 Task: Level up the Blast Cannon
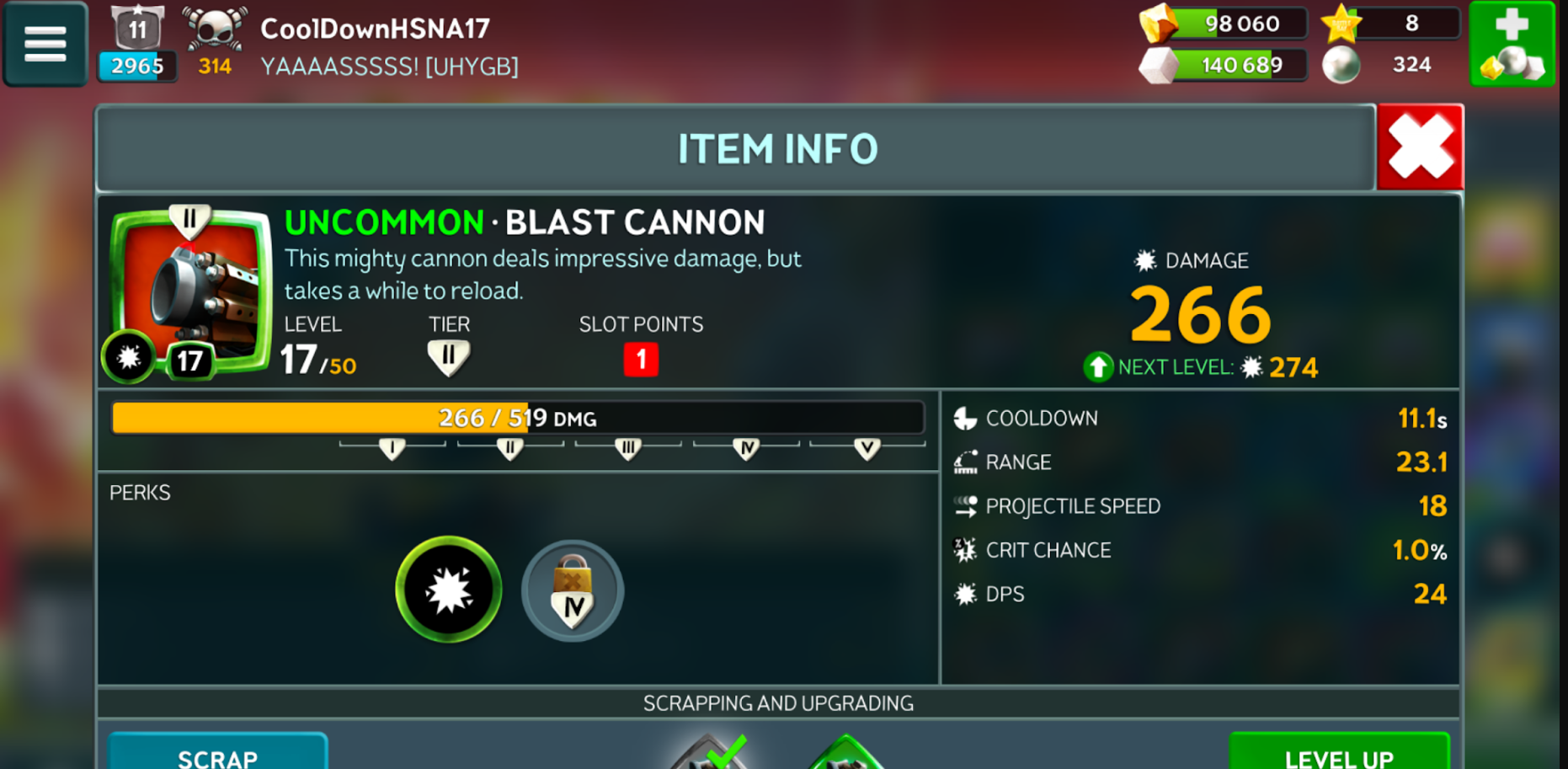(x=1338, y=755)
